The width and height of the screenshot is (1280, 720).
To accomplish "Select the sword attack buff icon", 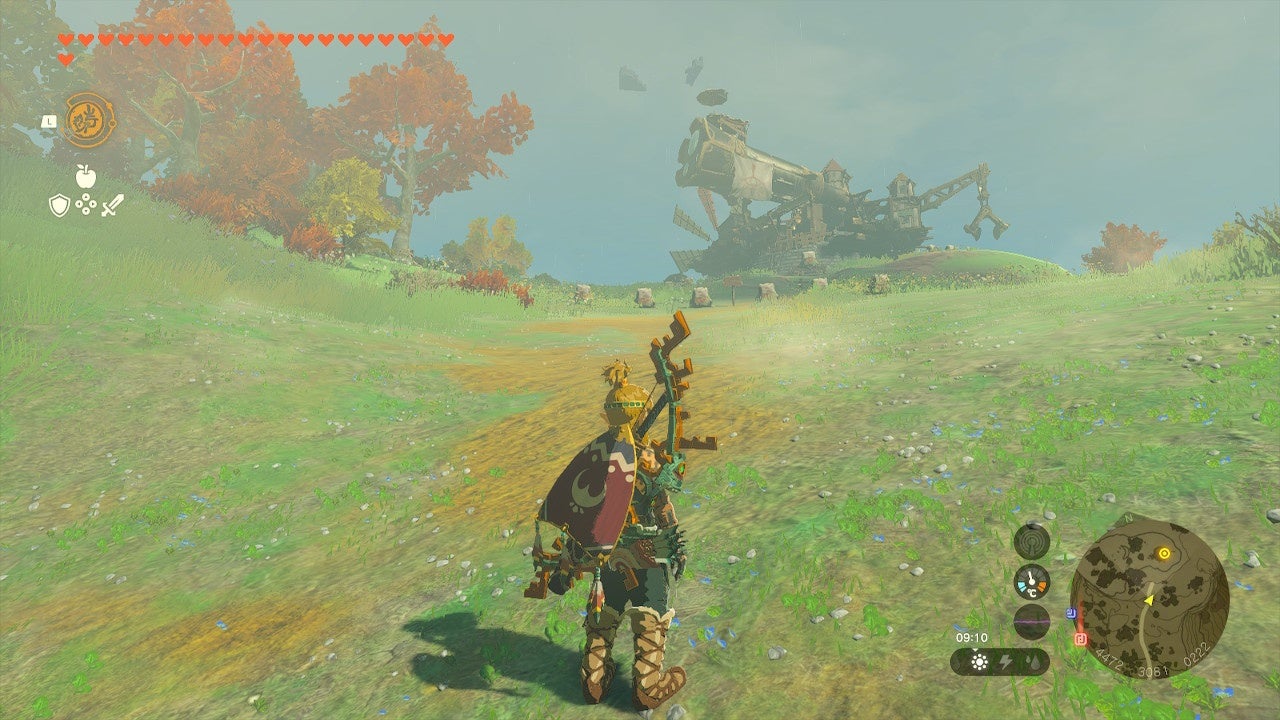I will pyautogui.click(x=112, y=205).
